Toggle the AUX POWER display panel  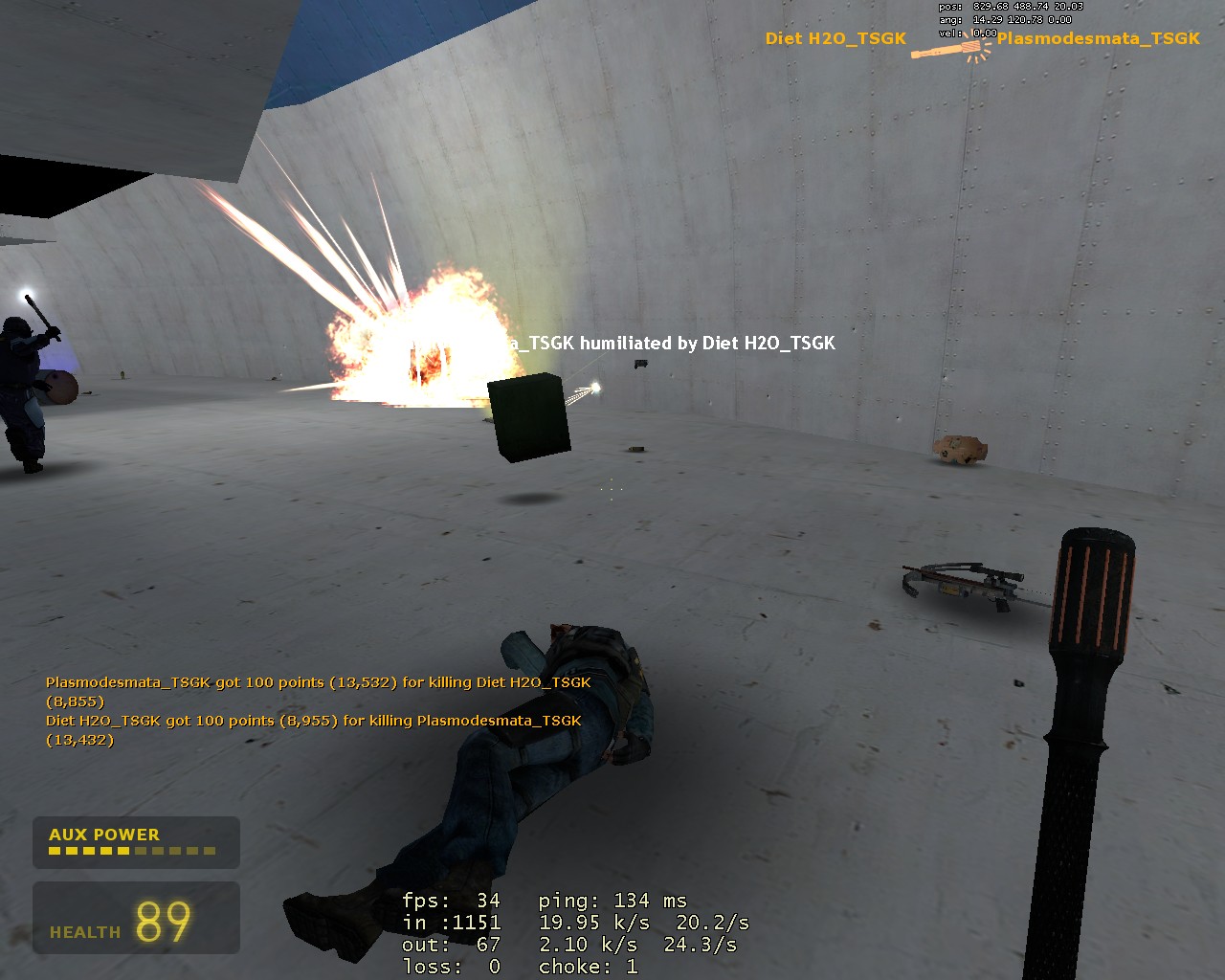point(136,842)
